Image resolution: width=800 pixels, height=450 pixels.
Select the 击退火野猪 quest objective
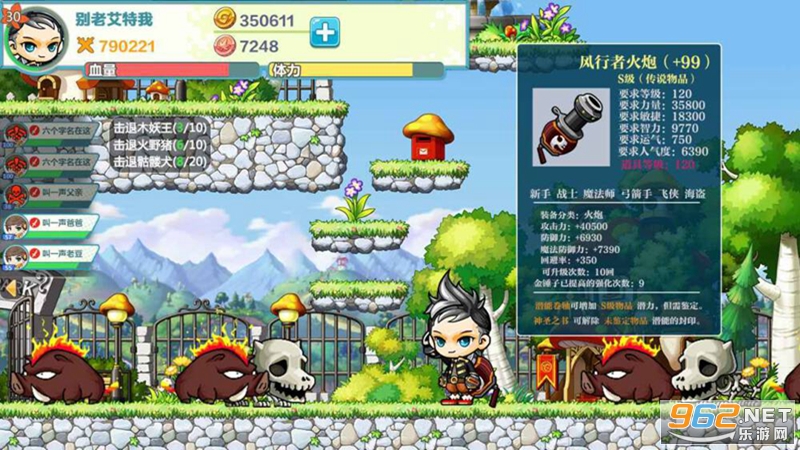[160, 144]
